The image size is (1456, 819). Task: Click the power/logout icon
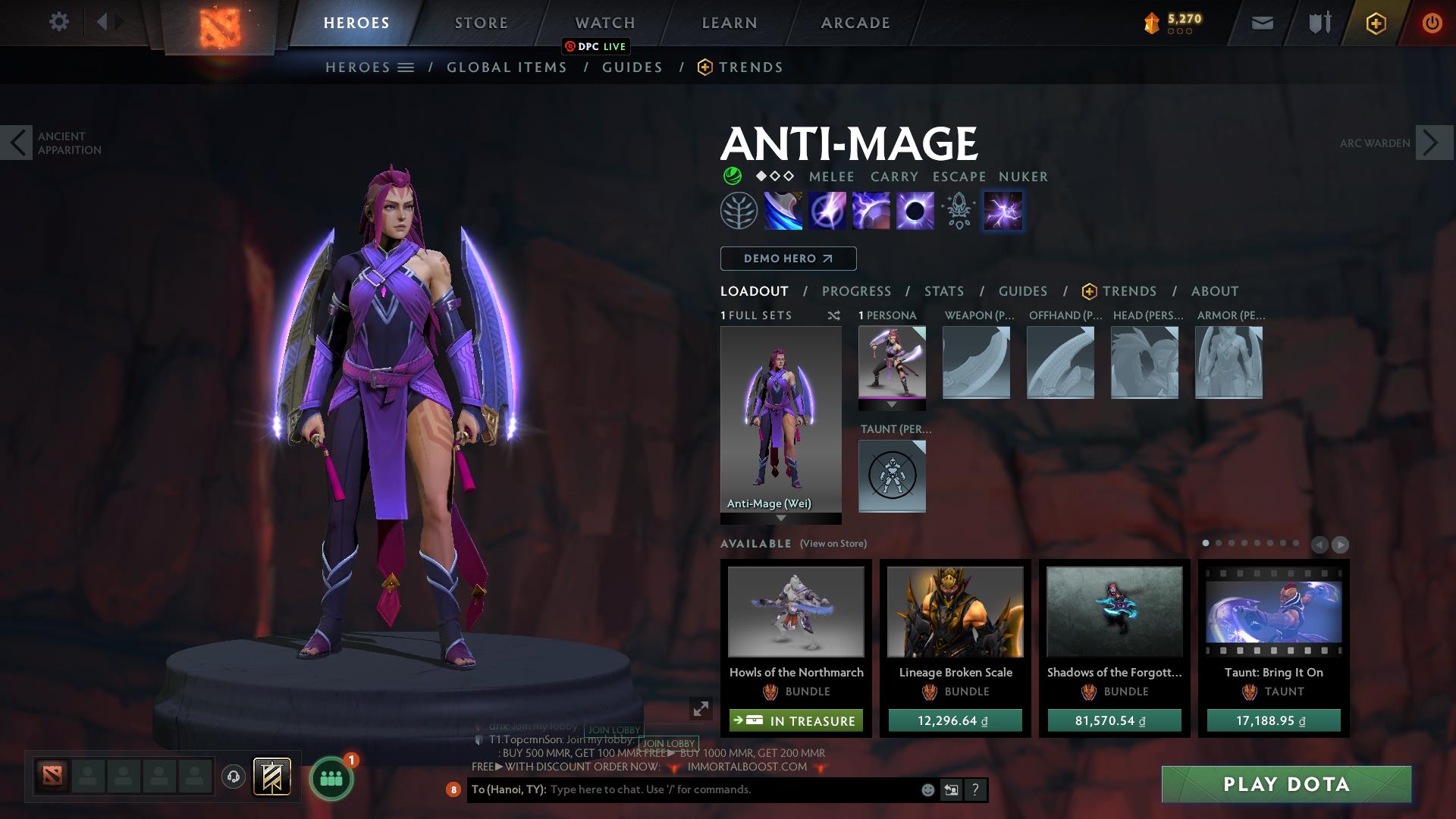(1432, 23)
